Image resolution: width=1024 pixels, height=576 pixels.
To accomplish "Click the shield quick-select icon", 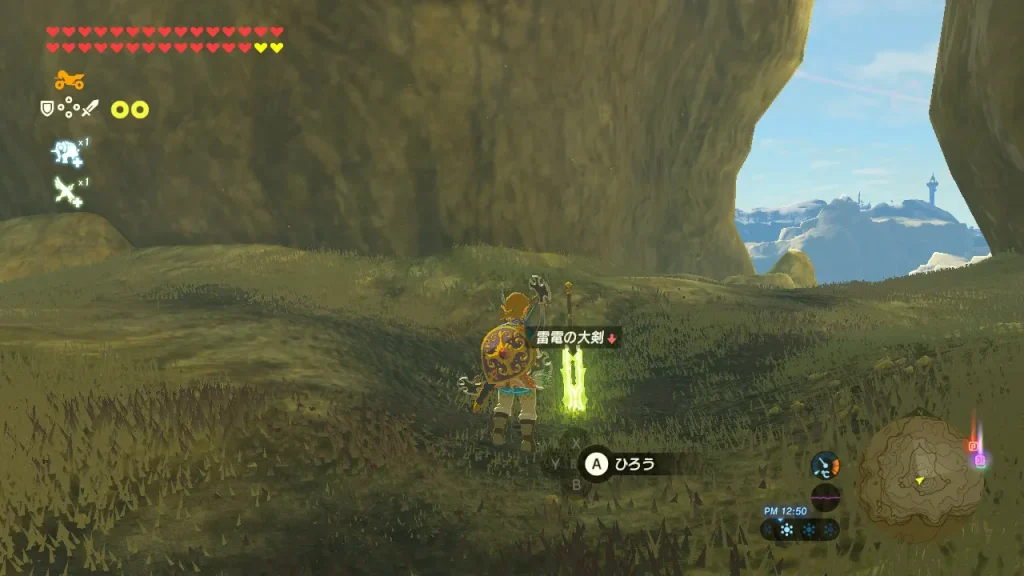I will pyautogui.click(x=46, y=108).
